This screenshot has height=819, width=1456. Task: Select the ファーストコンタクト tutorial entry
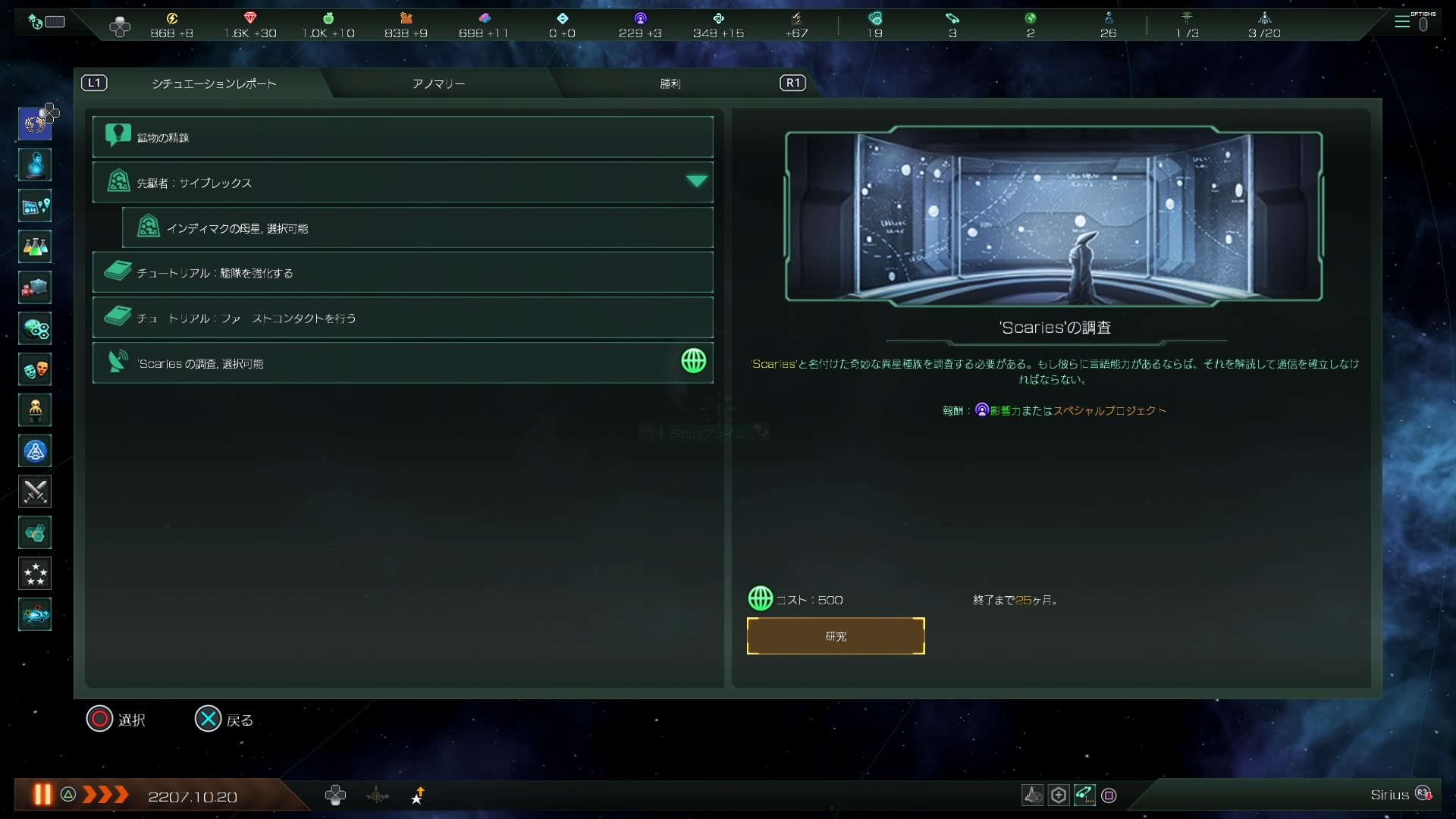tap(402, 318)
